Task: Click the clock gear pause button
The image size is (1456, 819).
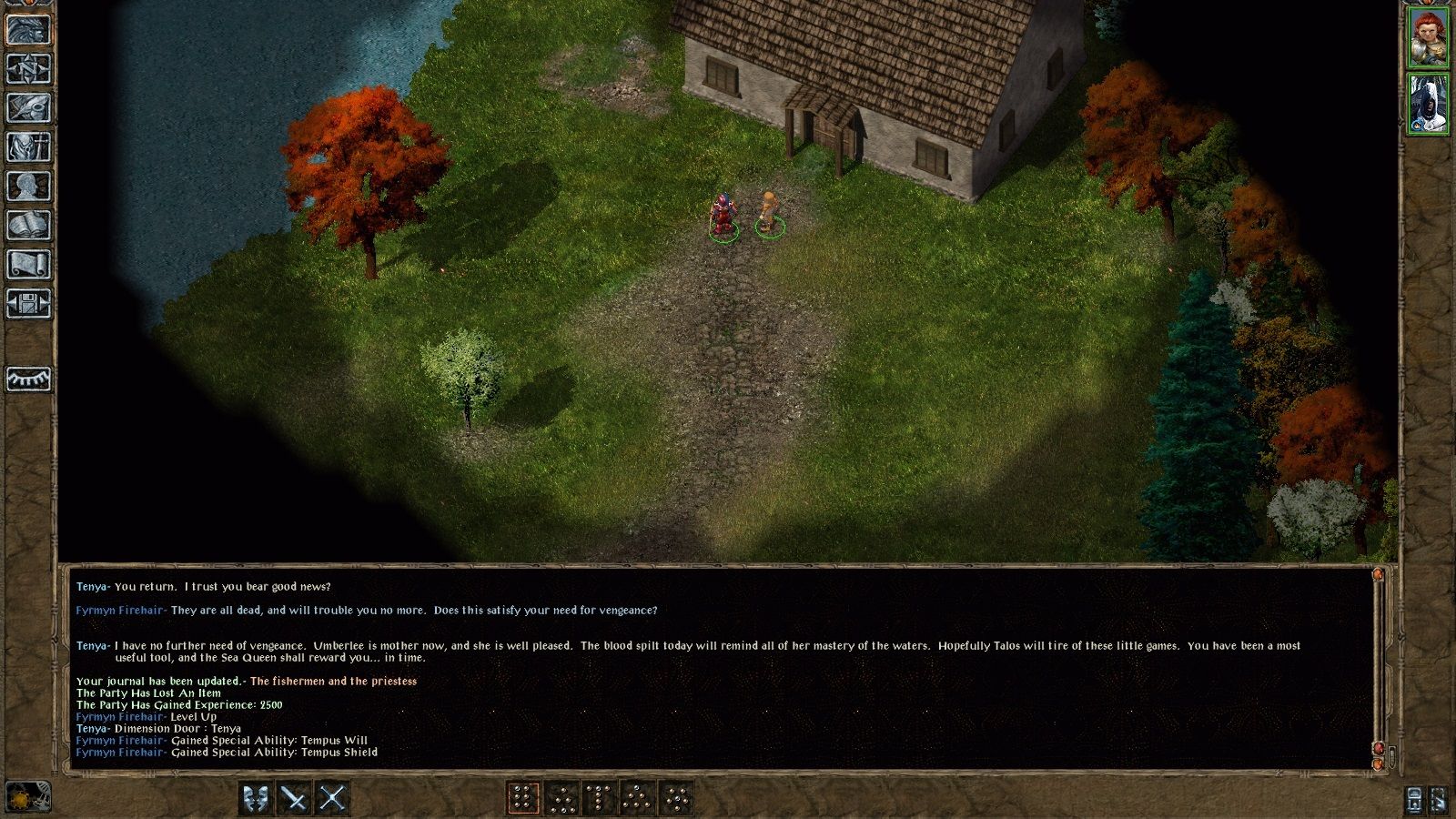Action: coord(27,797)
